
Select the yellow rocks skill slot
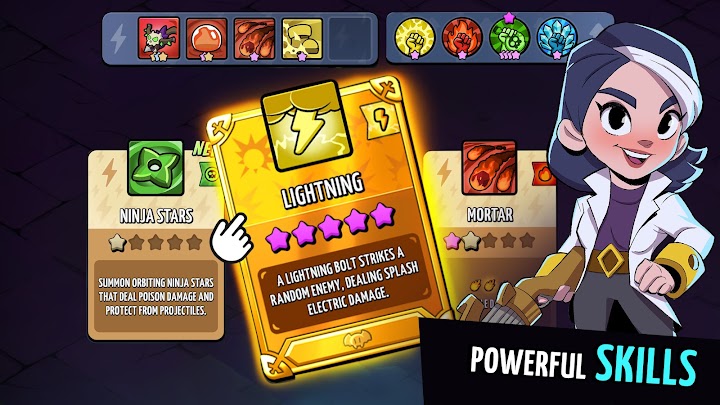pyautogui.click(x=301, y=39)
